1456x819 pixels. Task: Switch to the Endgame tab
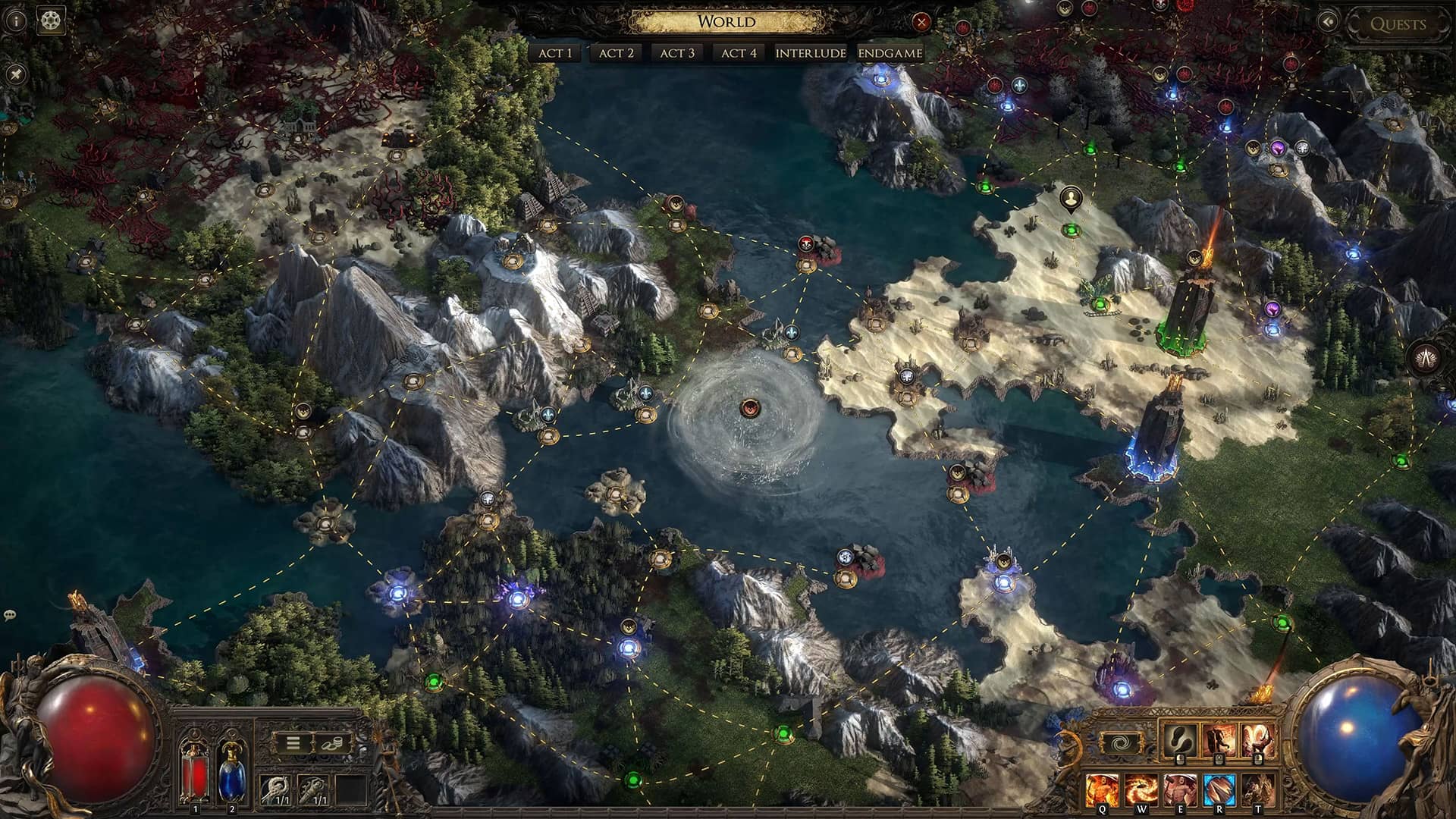click(x=890, y=53)
